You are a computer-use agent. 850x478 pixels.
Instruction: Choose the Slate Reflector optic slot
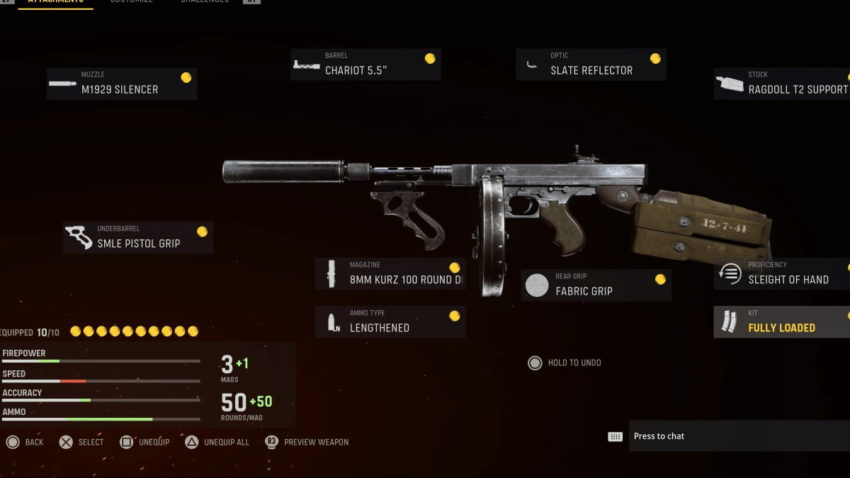coord(591,65)
